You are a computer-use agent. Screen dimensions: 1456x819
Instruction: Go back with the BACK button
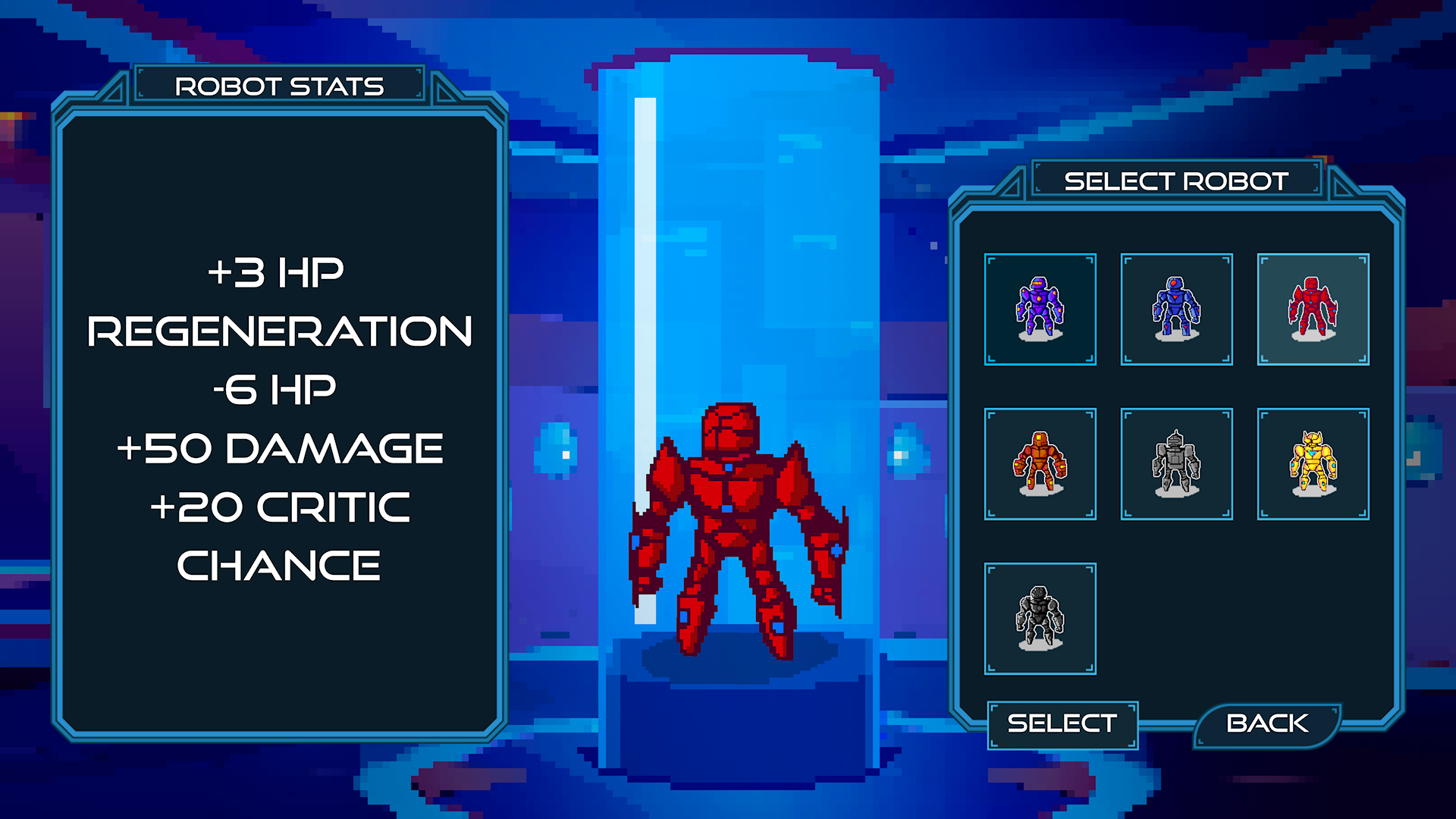pos(1266,724)
